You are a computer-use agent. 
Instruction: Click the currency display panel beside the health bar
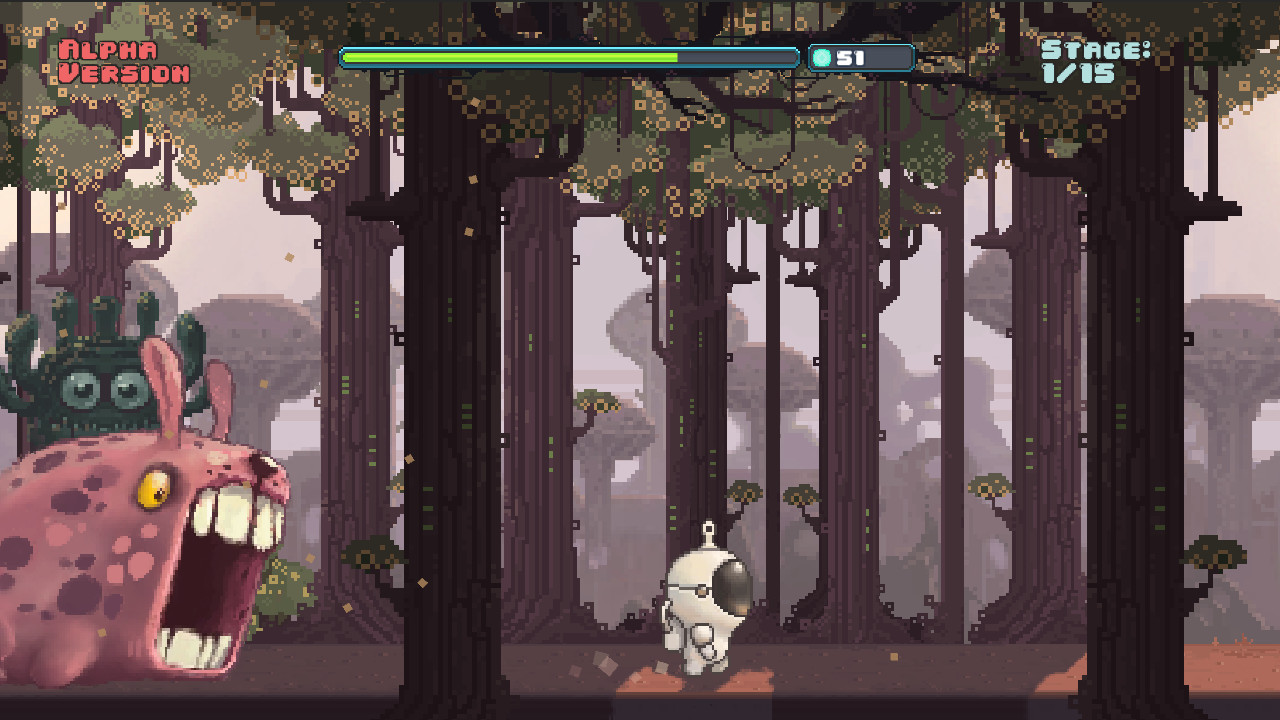(x=858, y=57)
